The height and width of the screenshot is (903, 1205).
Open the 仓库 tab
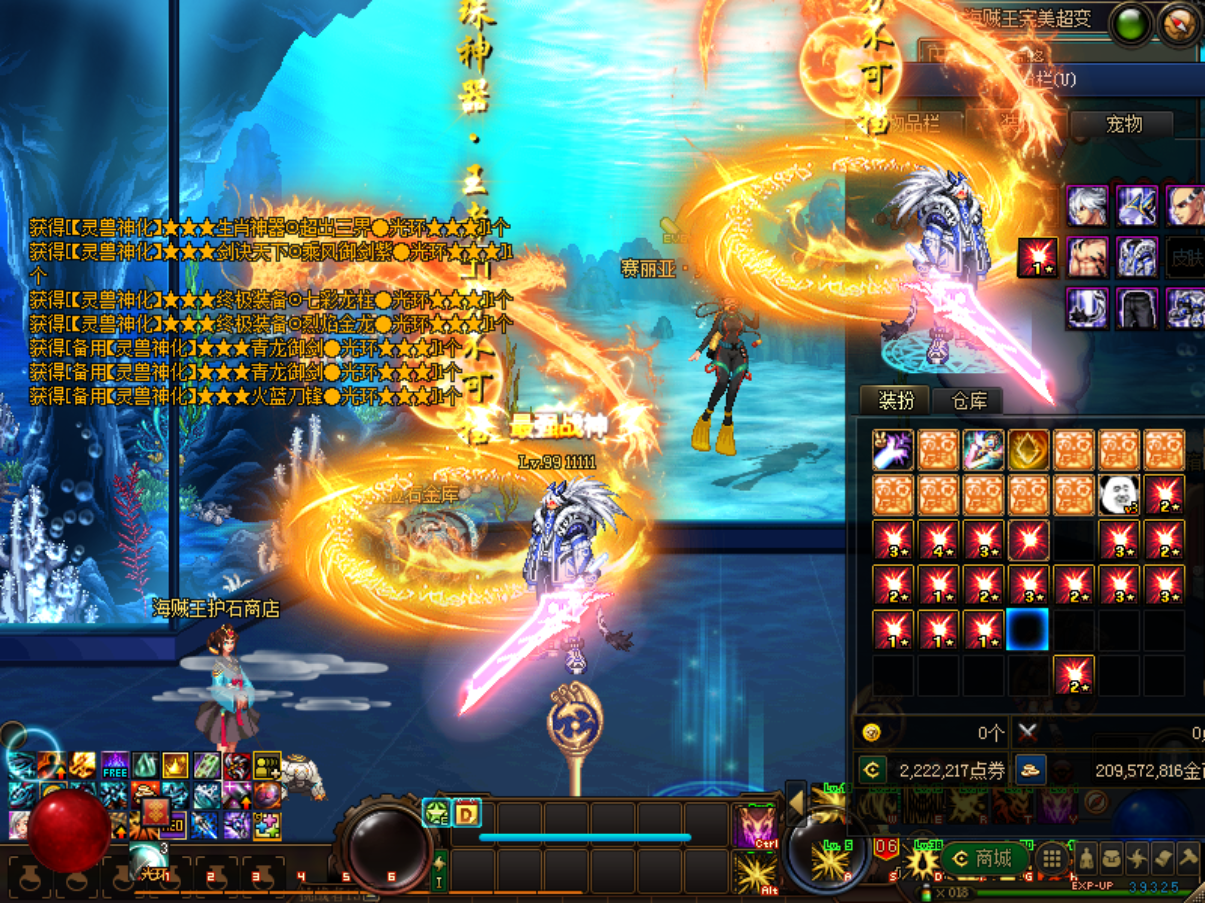click(x=968, y=402)
